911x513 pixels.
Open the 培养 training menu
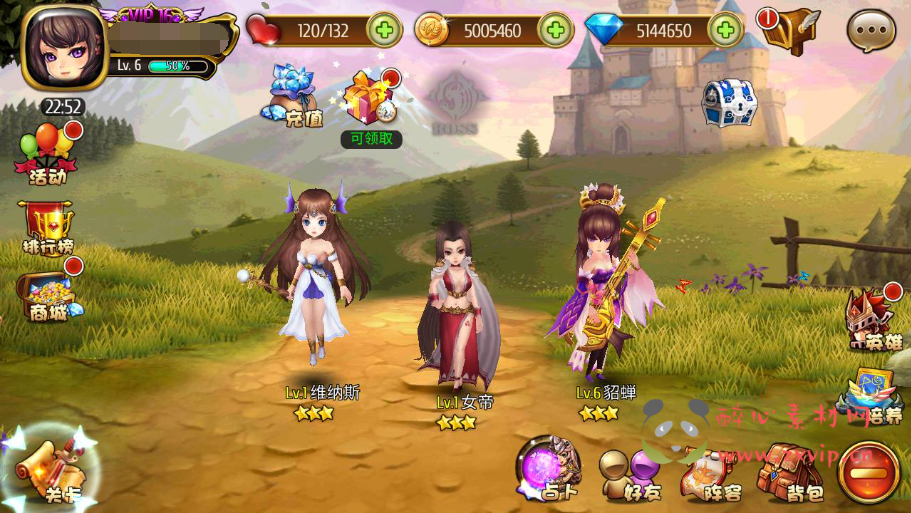872,393
